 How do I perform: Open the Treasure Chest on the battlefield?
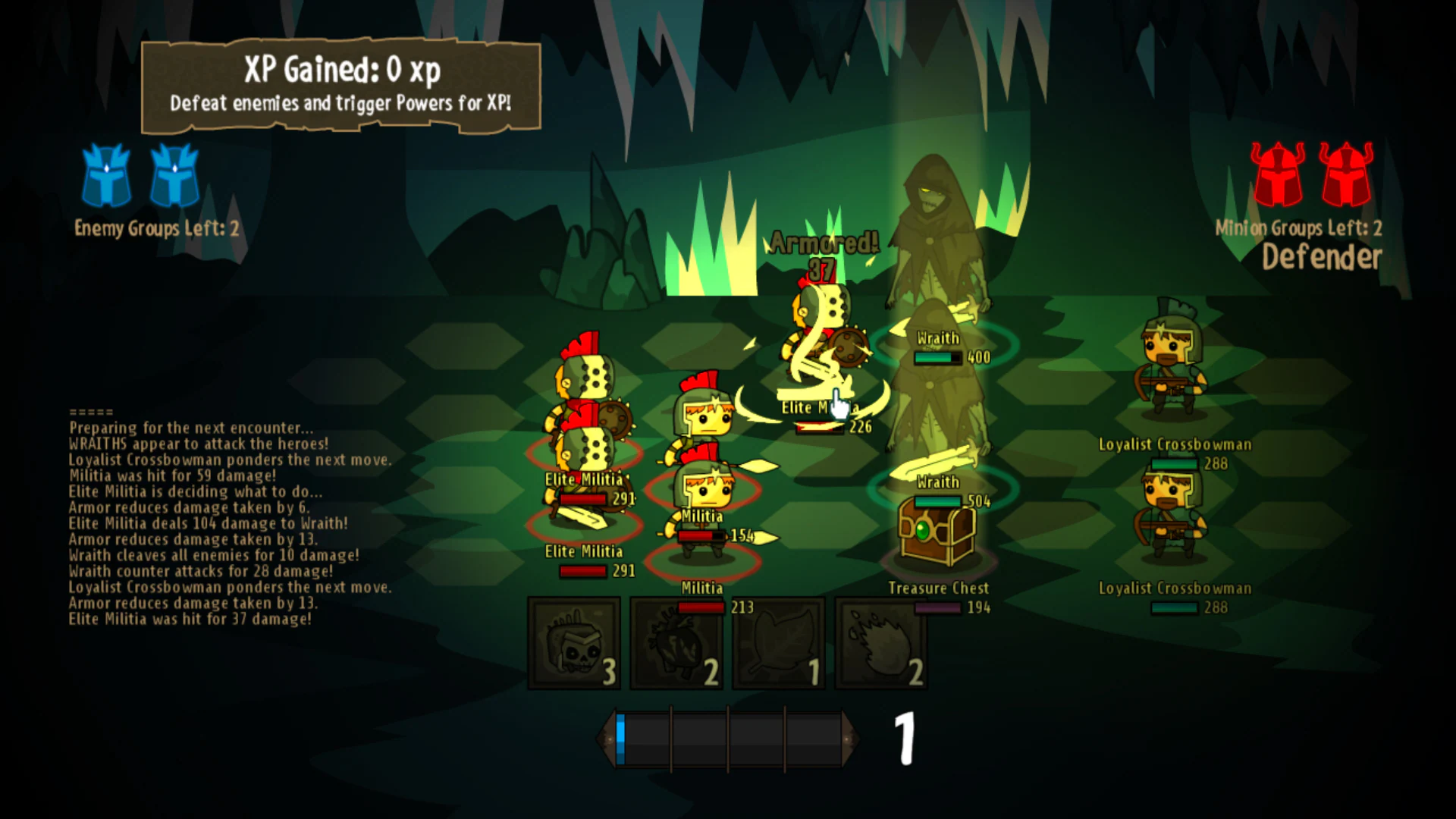[935, 531]
